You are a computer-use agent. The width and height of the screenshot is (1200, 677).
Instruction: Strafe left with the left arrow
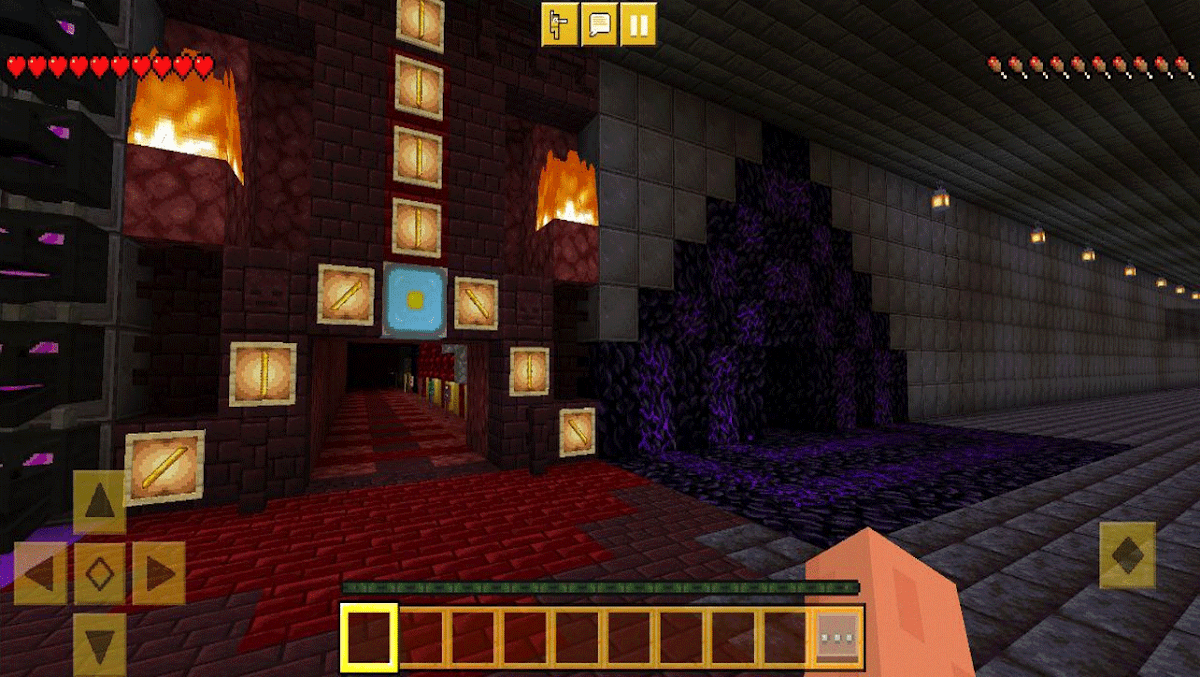40,573
